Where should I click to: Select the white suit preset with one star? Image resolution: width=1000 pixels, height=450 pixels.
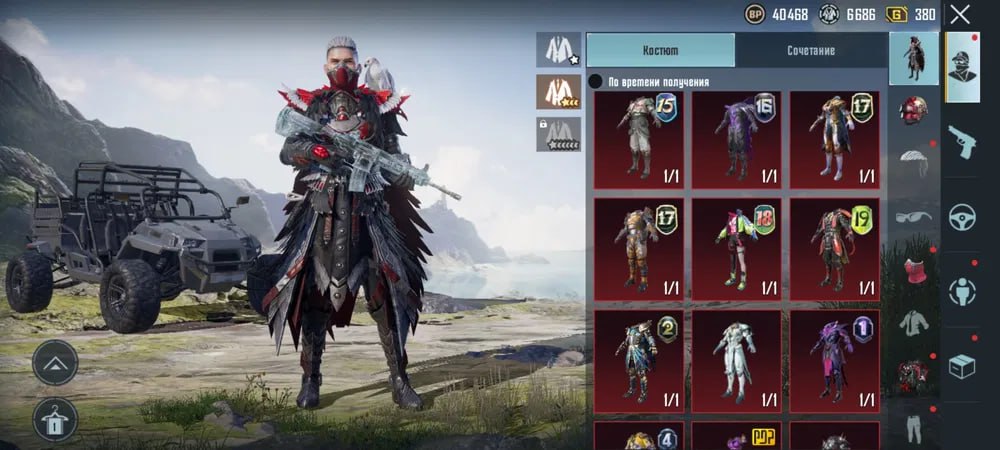557,49
